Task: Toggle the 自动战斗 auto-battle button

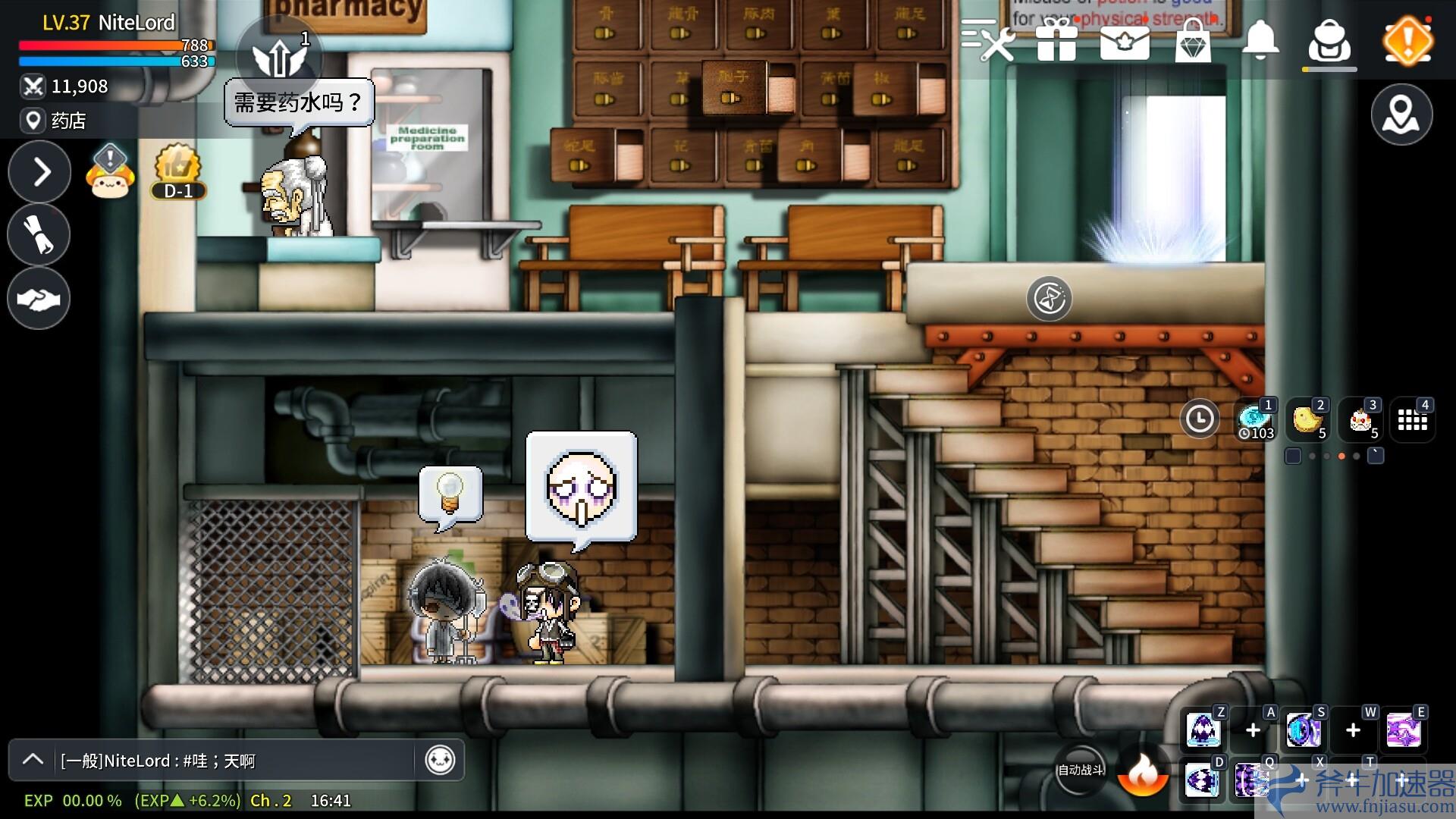Action: 1081,770
